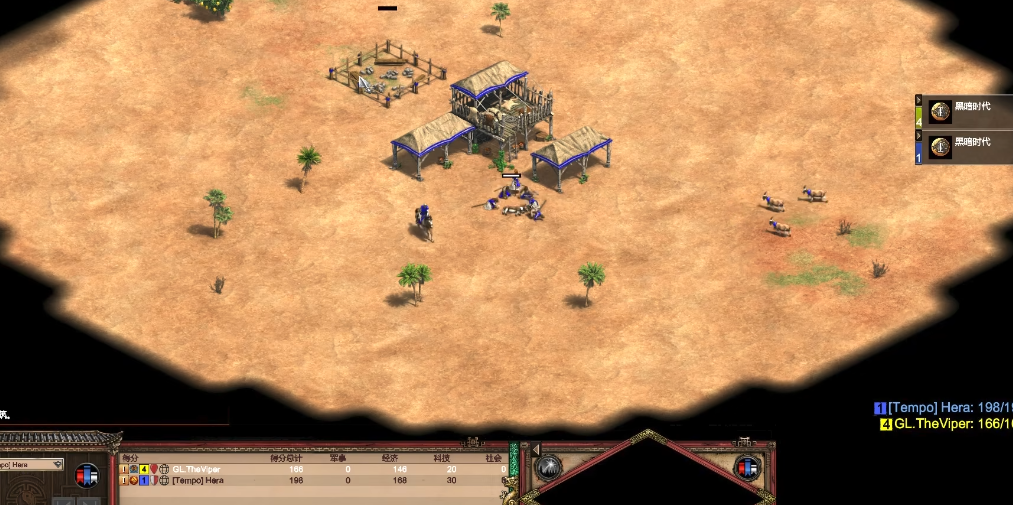Image resolution: width=1013 pixels, height=505 pixels.
Task: Click the flag button beside the Hera dropdown
Action: tap(87, 475)
